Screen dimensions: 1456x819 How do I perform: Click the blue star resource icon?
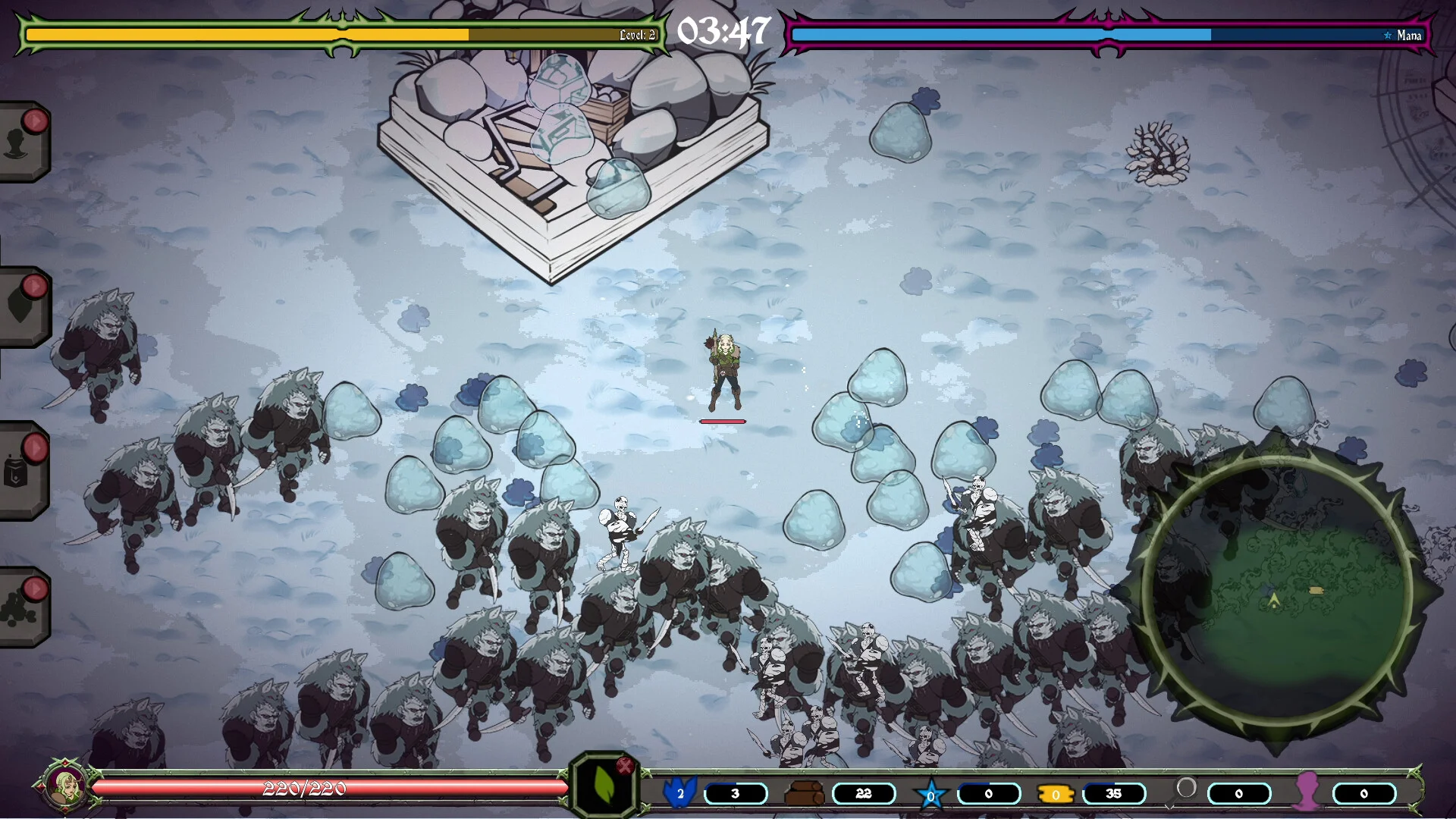click(x=931, y=795)
